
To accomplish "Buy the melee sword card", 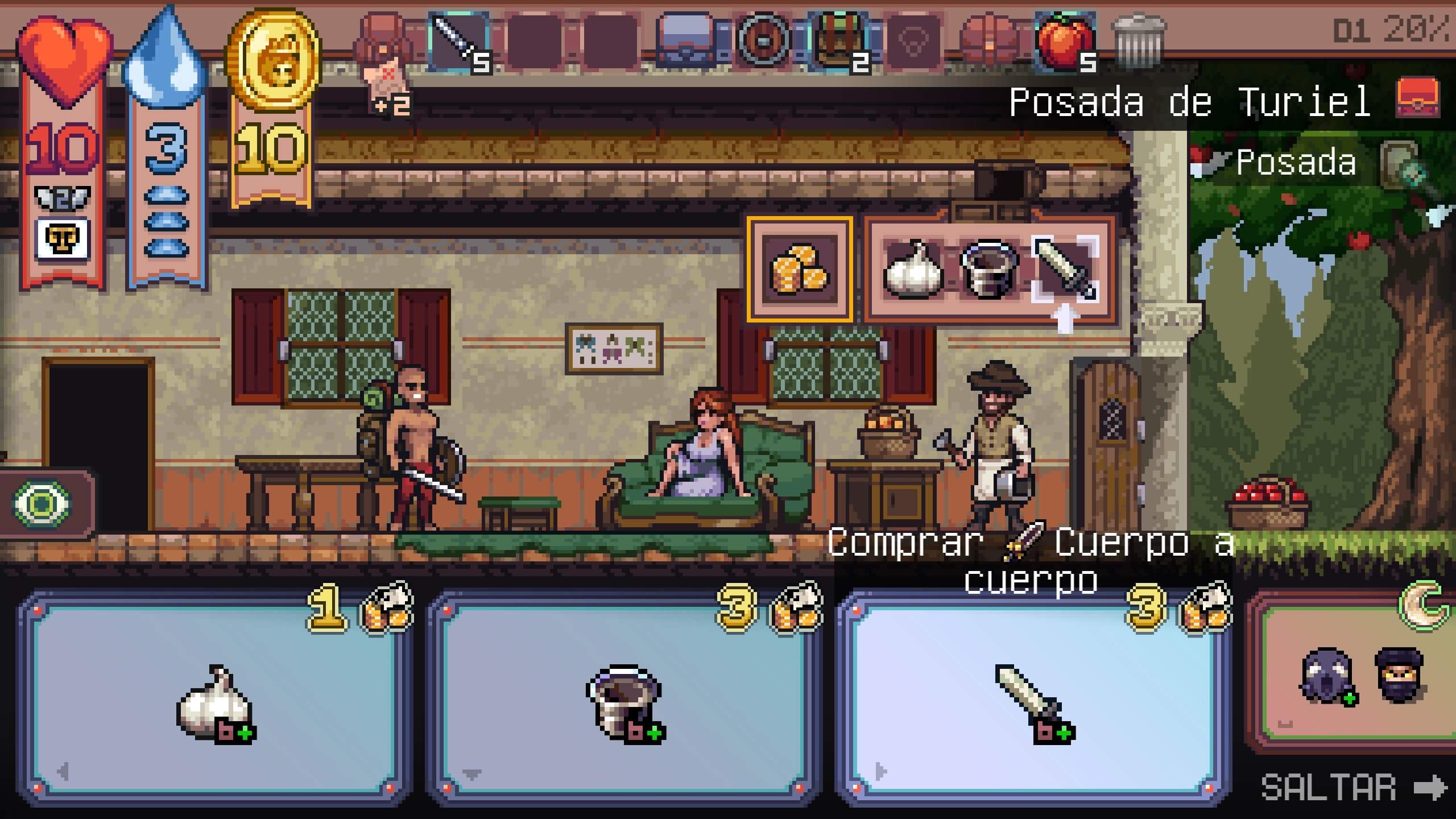I will pos(1033,698).
